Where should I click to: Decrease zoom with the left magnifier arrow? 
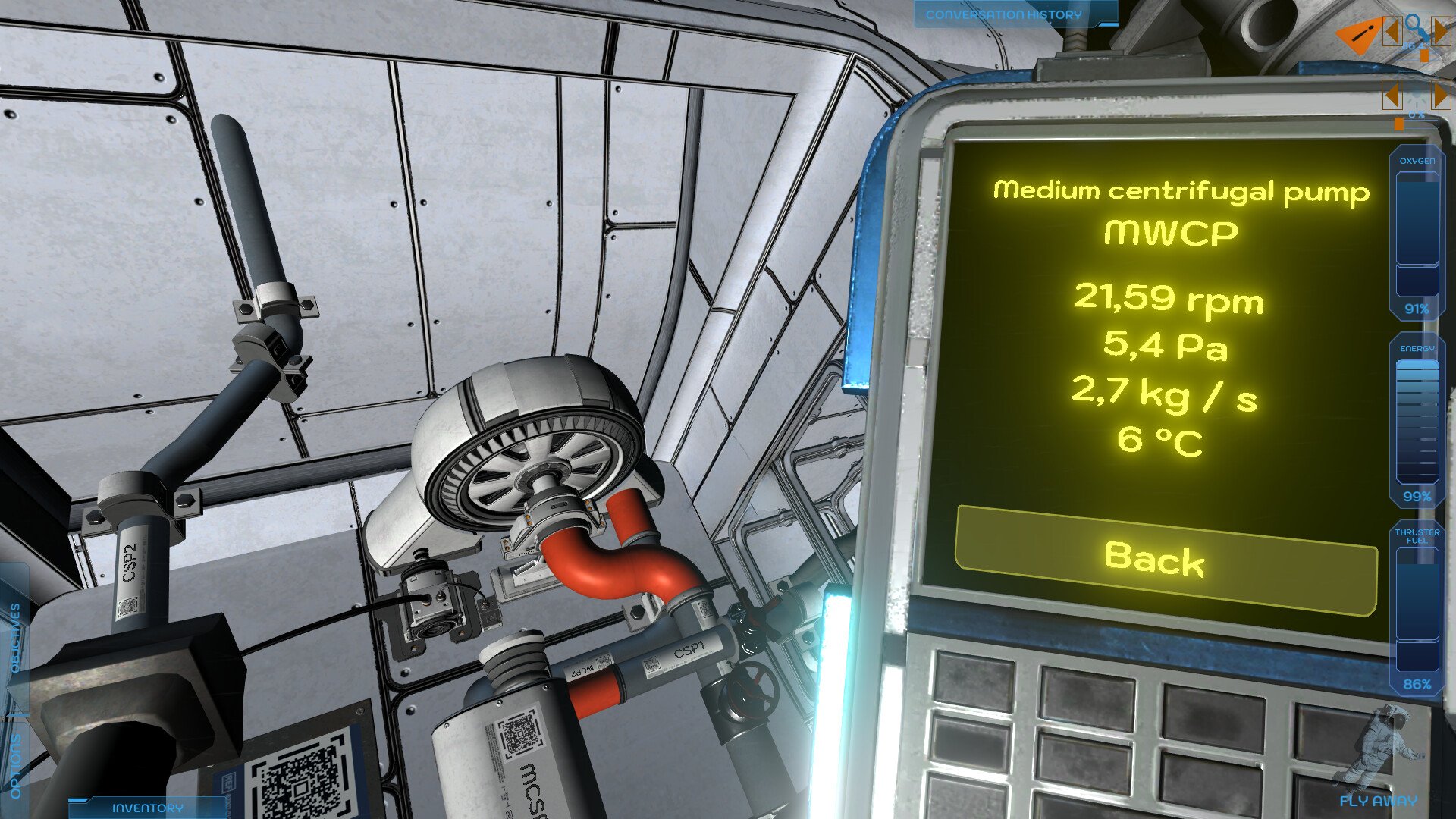click(x=1391, y=33)
